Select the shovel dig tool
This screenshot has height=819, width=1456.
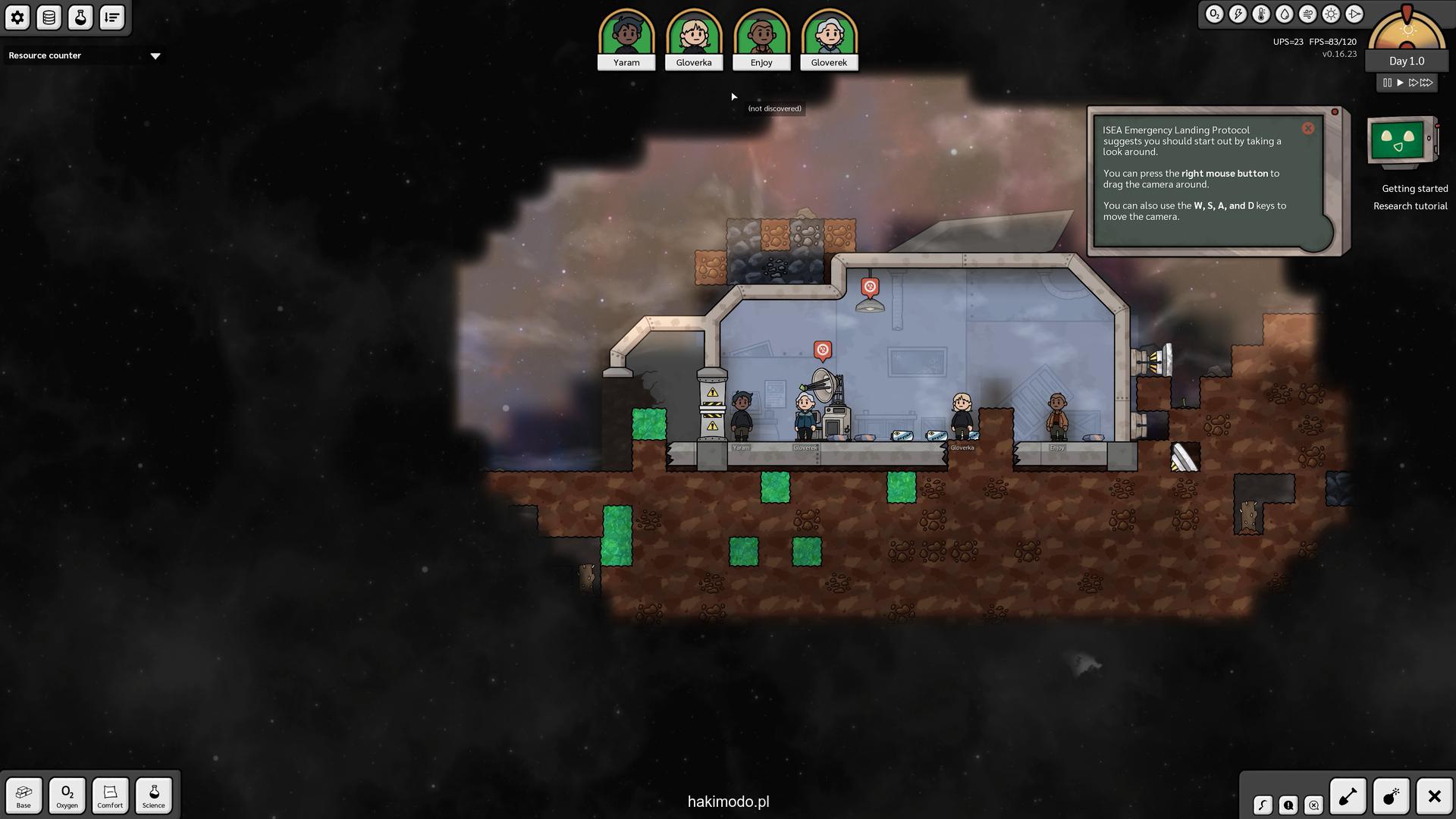1348,796
